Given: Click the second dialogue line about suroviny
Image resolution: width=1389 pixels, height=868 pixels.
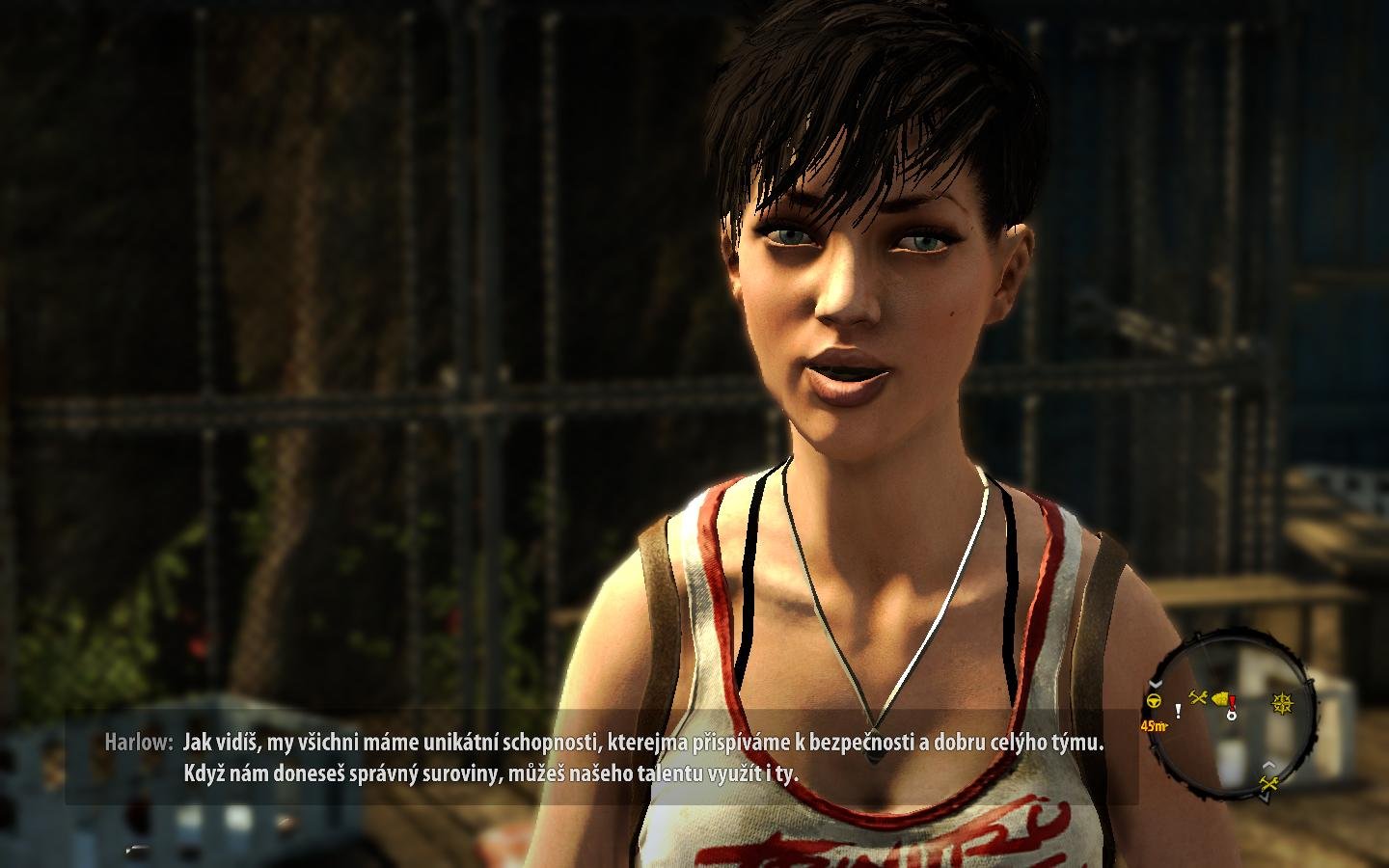Looking at the screenshot, I should [x=502, y=772].
